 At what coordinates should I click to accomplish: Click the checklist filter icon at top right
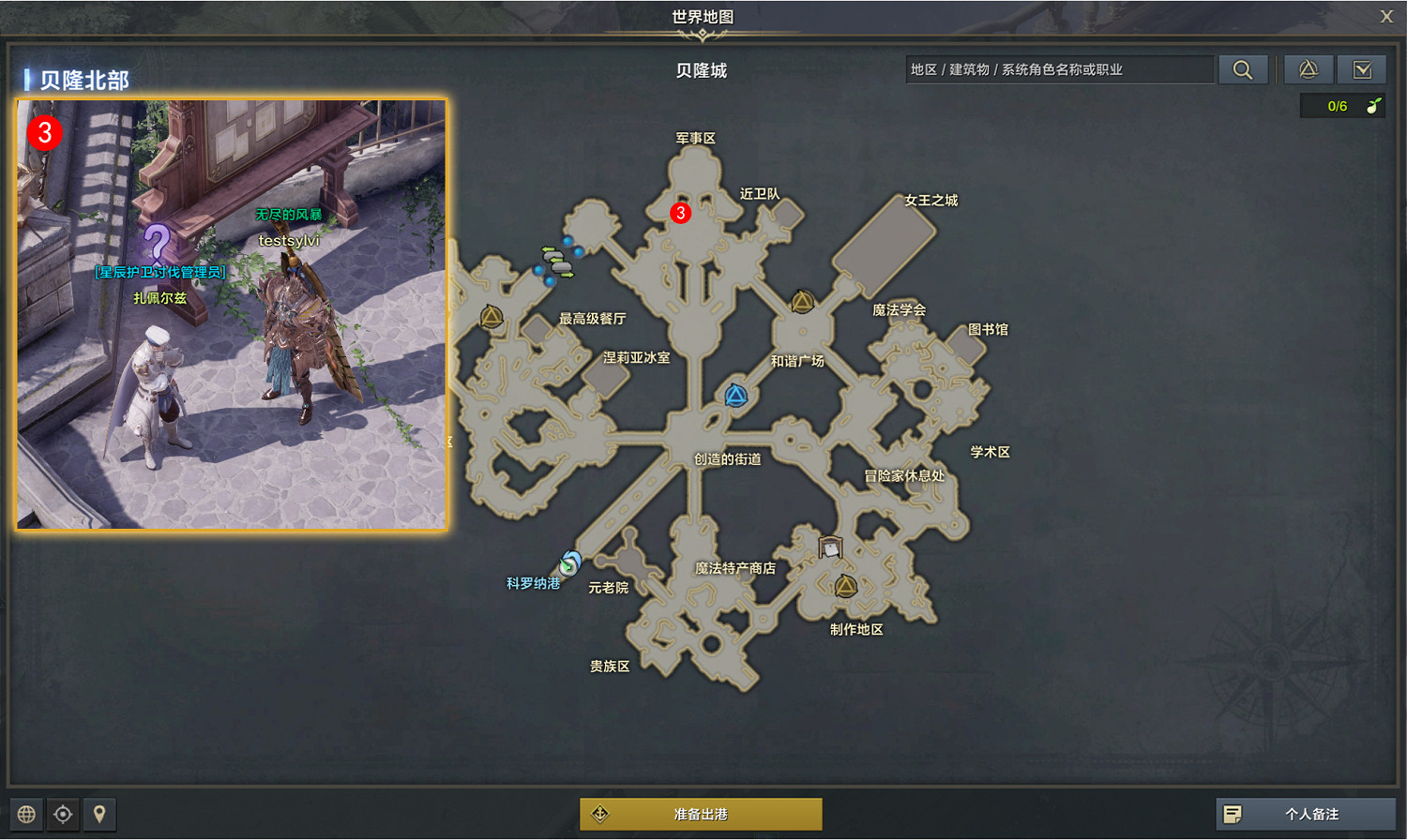click(1362, 68)
